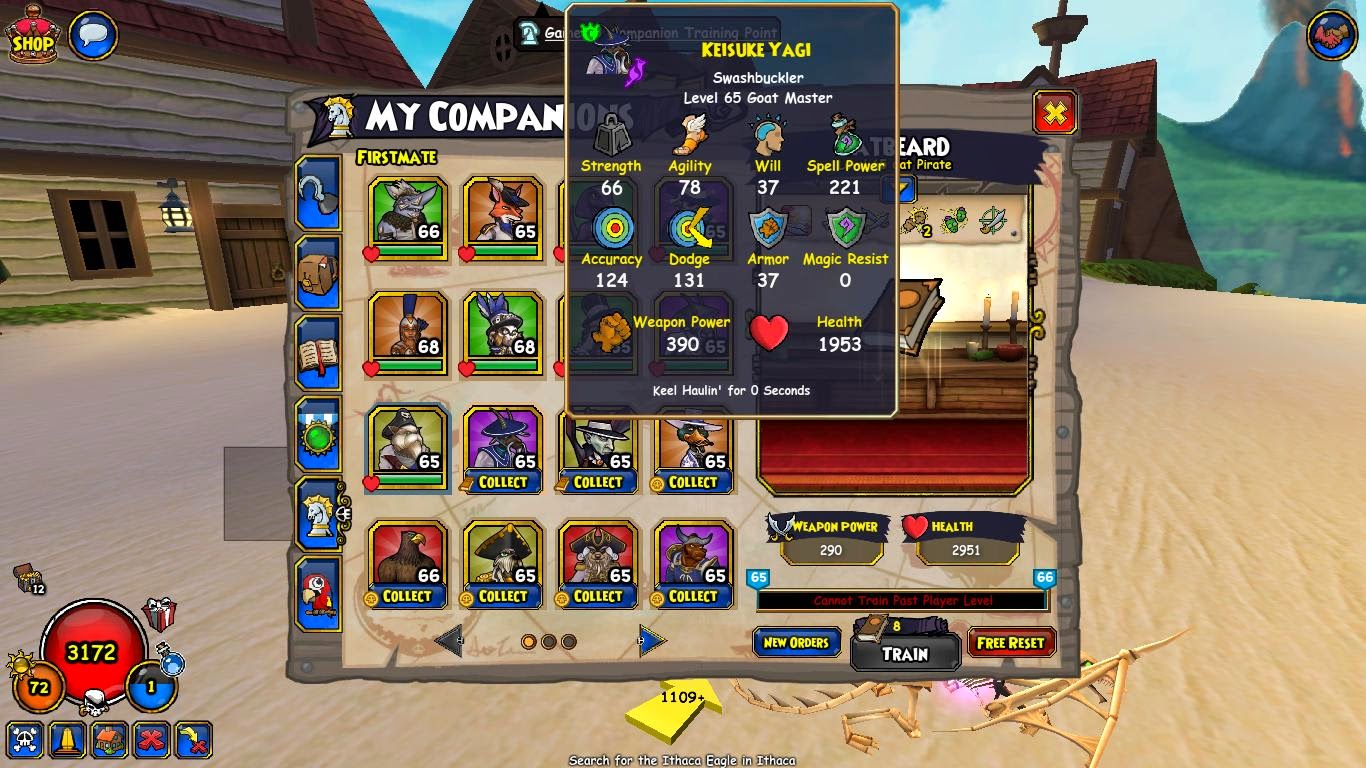
Task: Open the gift box icon
Action: (x=159, y=614)
